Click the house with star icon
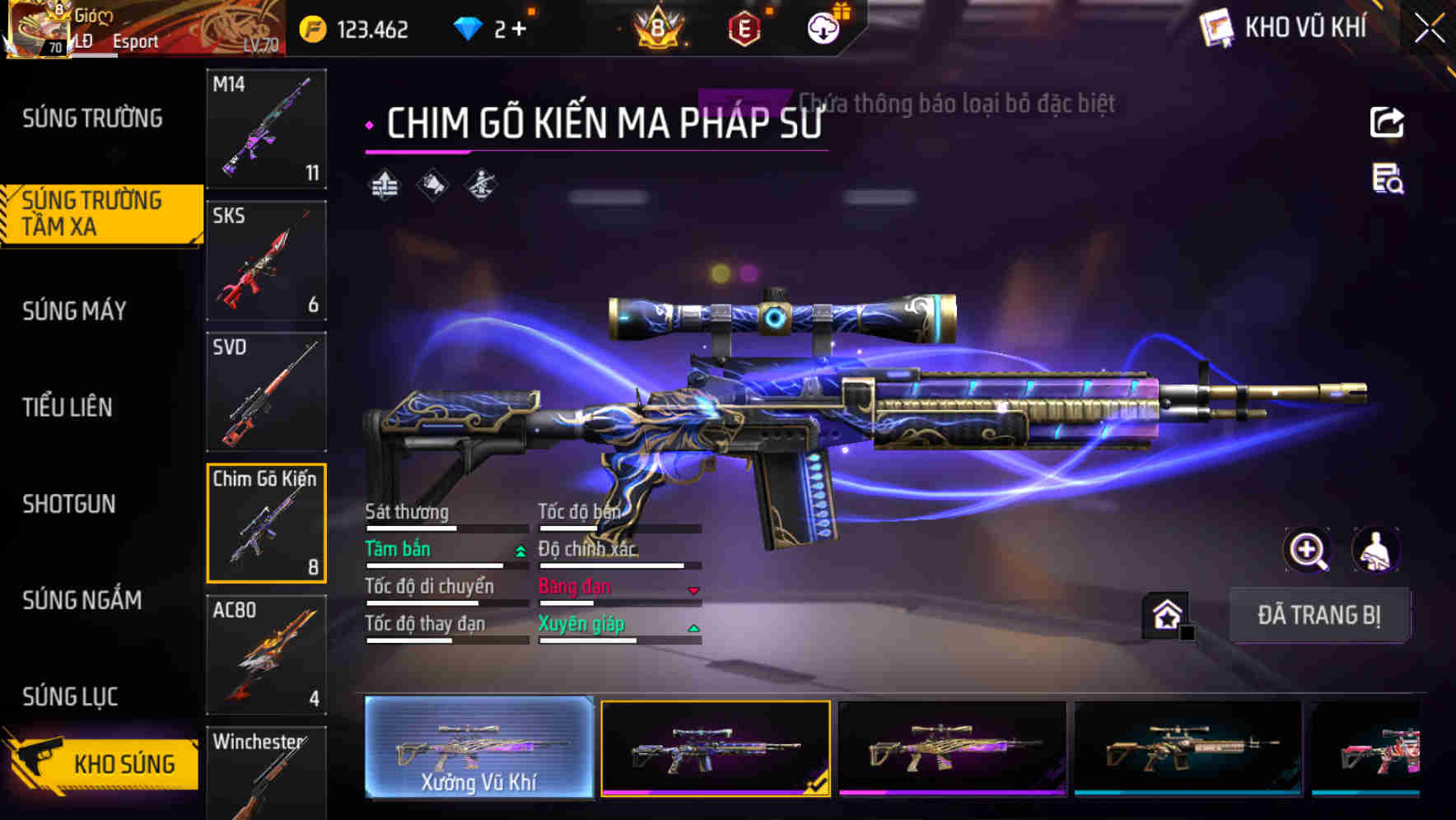Image resolution: width=1456 pixels, height=820 pixels. [1166, 613]
